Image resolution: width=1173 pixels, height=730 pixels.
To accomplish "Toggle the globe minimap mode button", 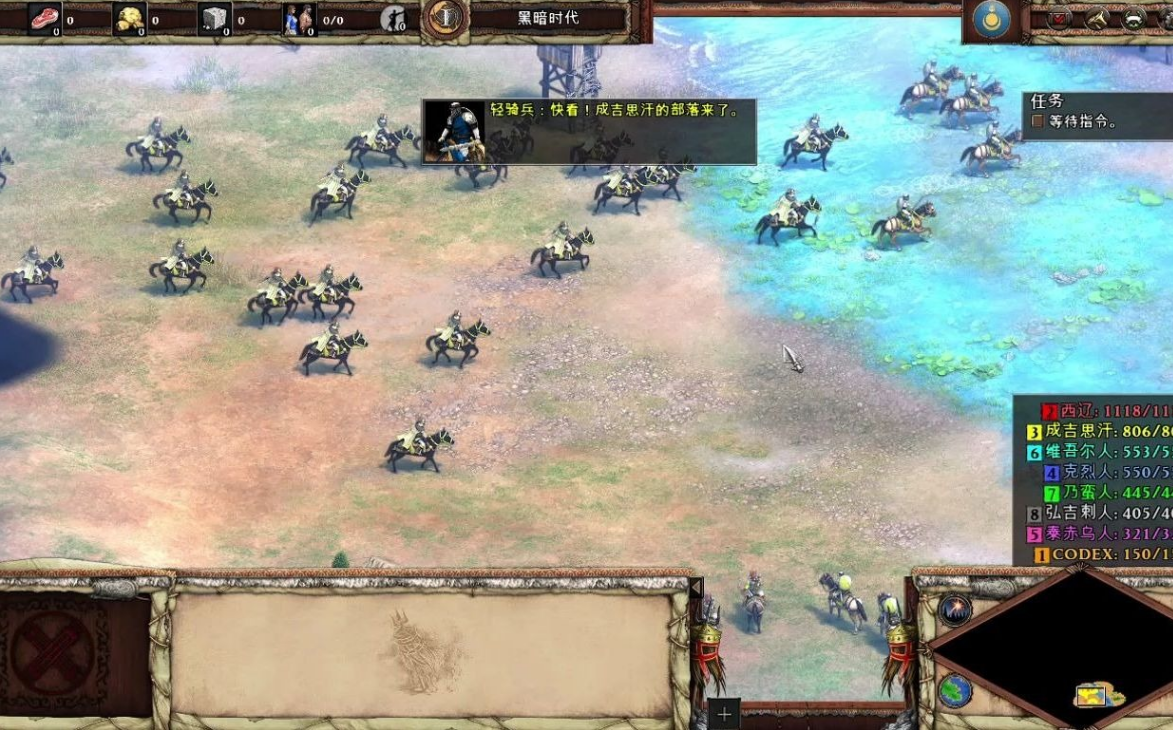I will pos(955,691).
